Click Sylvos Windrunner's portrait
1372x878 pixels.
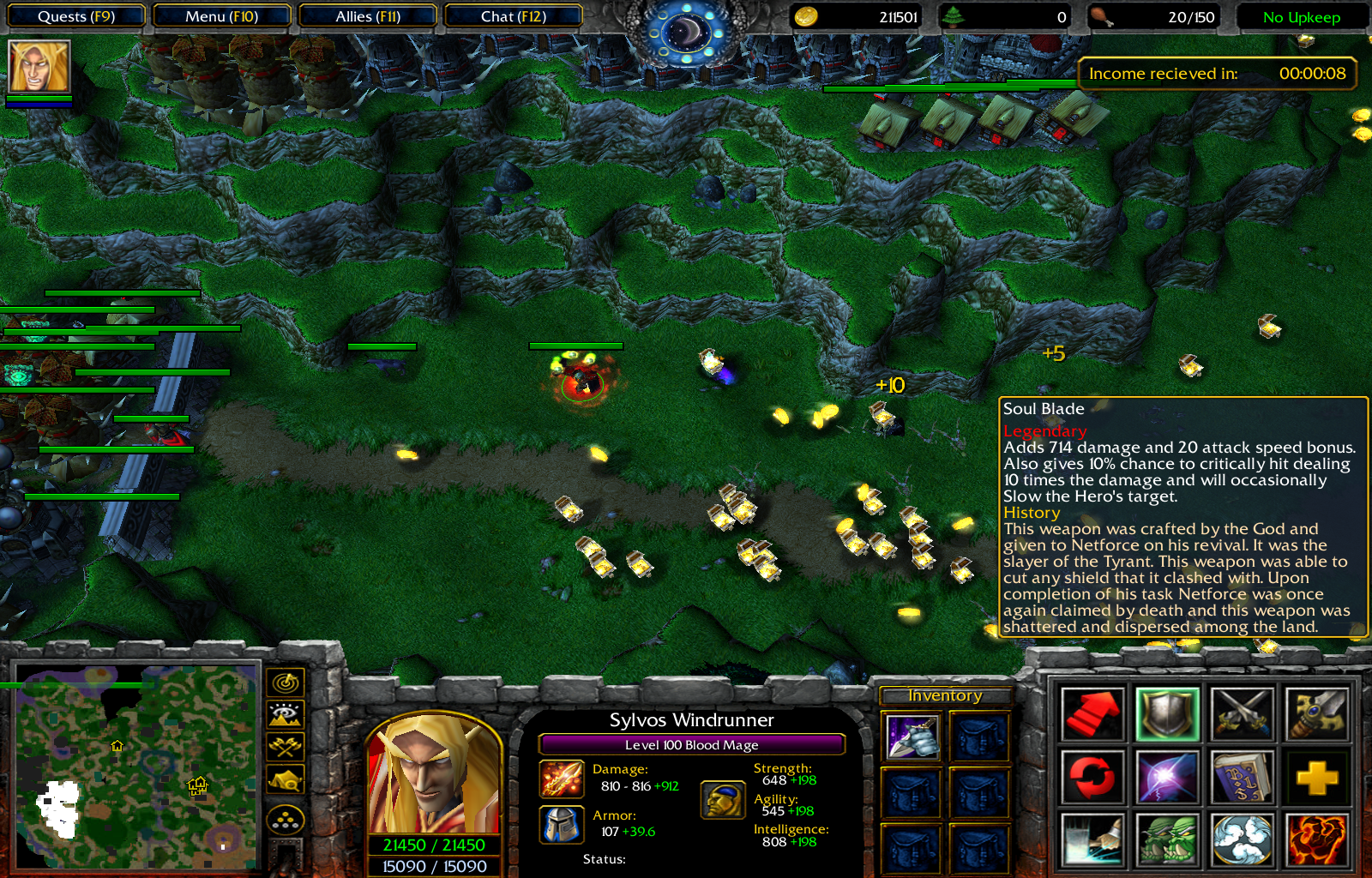pyautogui.click(x=433, y=776)
